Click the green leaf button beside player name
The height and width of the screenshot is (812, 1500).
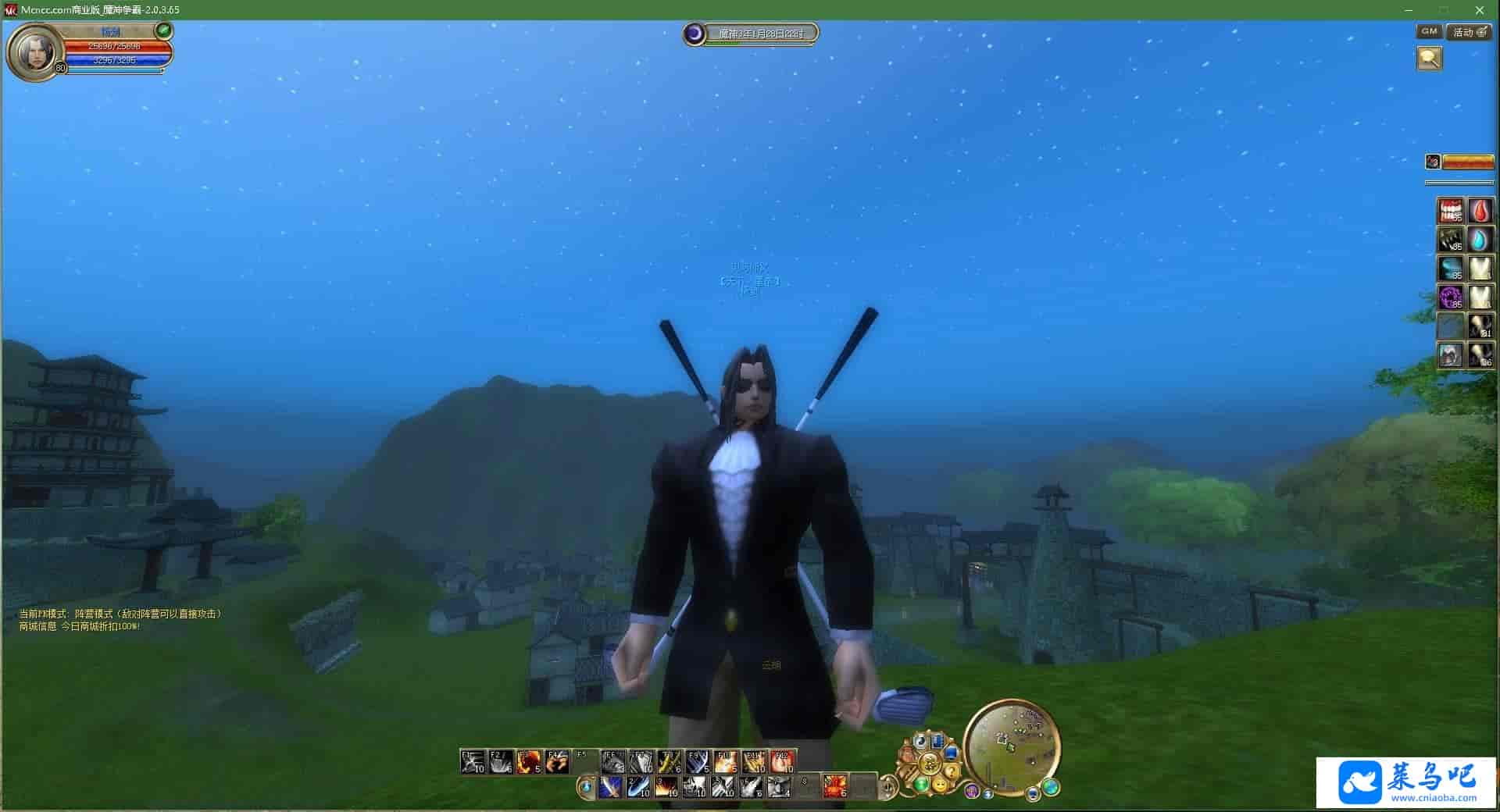(x=164, y=30)
